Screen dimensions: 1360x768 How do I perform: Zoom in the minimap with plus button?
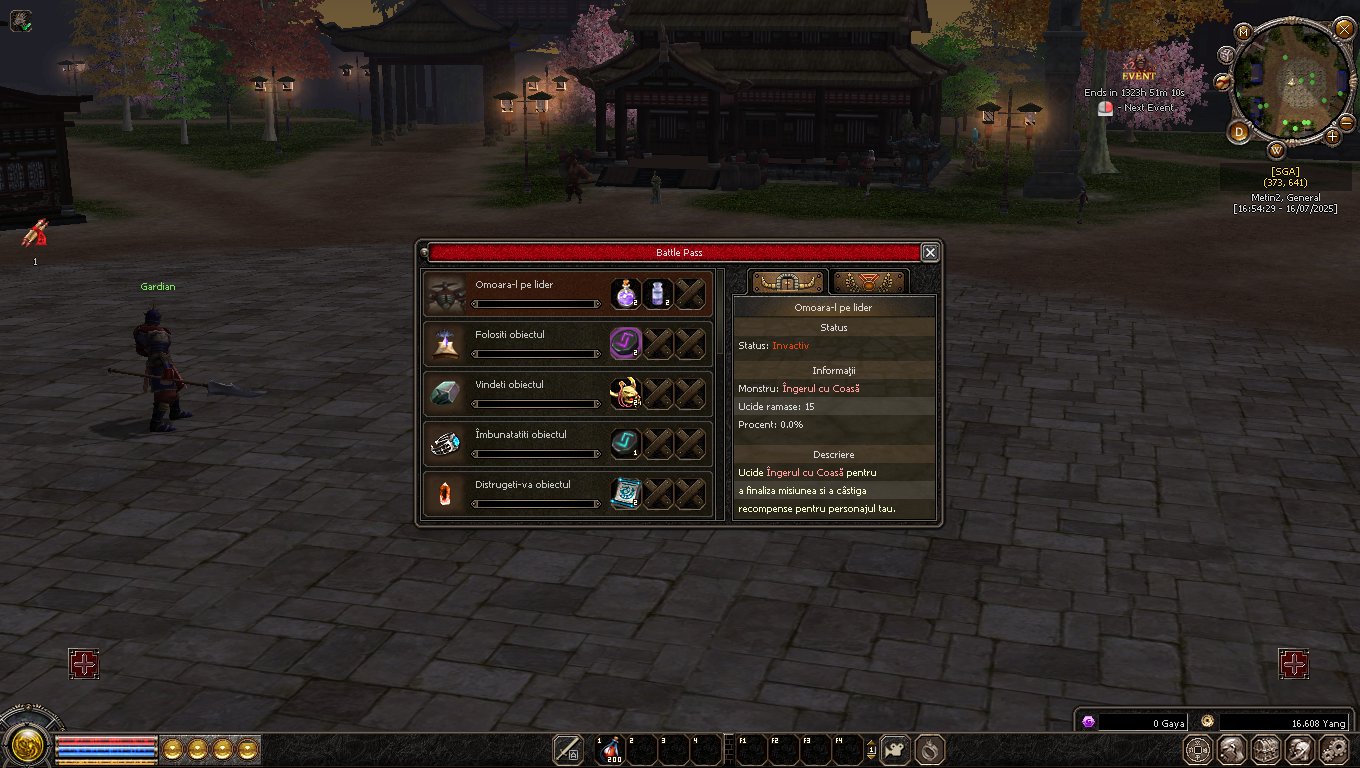pos(1332,136)
